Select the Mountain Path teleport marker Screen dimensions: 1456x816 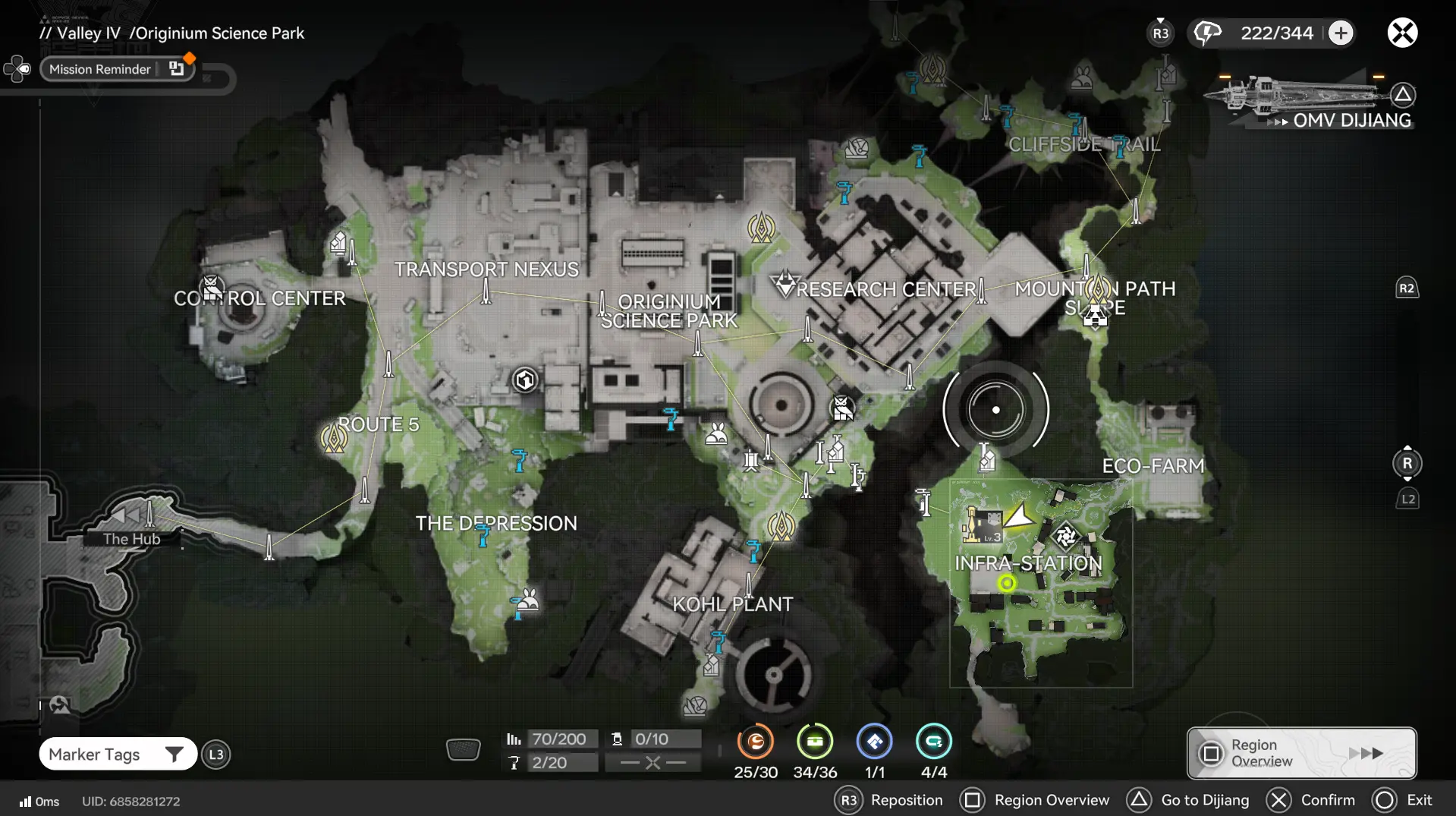(1098, 288)
